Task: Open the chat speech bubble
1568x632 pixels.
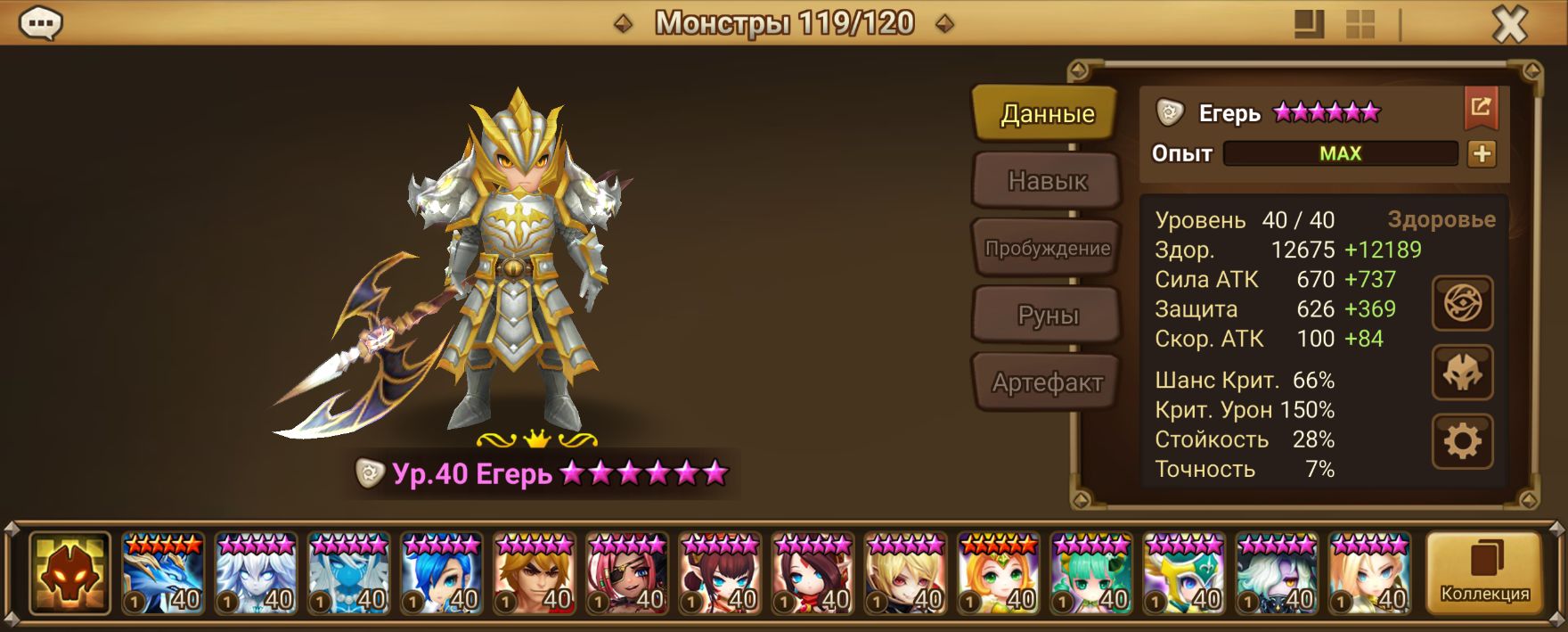Action: 41,24
